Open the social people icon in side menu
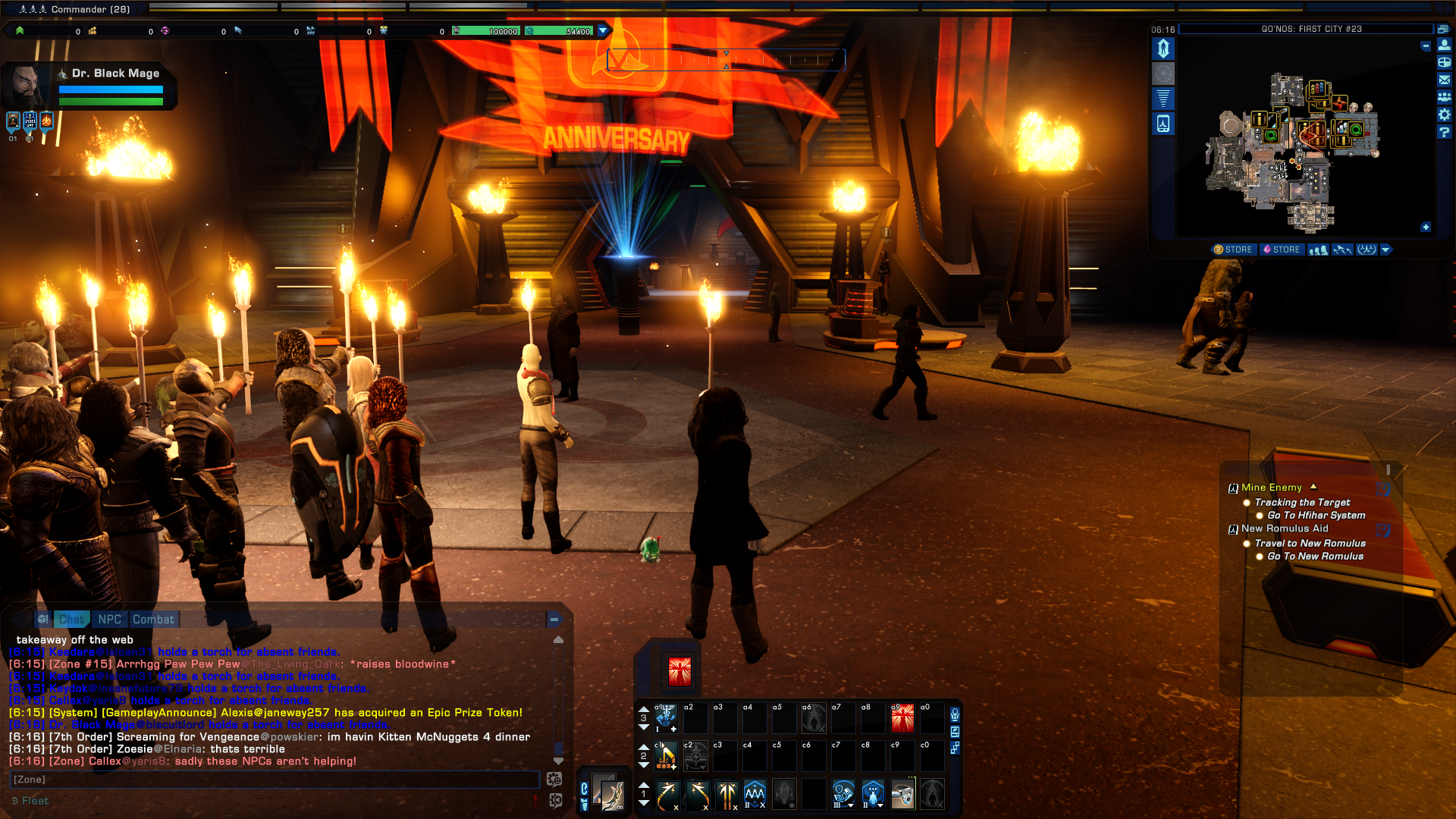Screen dimensions: 1456x819 1445,97
